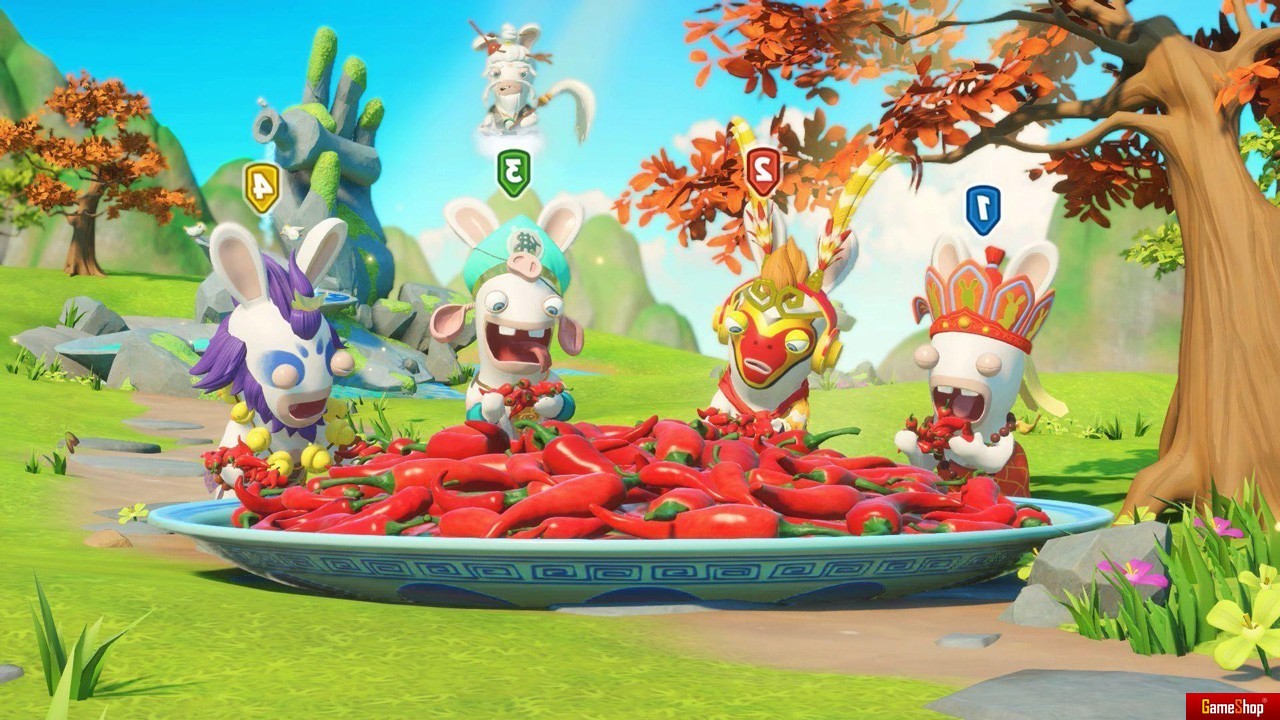The image size is (1280, 720).
Task: Open the GameShop watermark logo
Action: pos(1226,705)
